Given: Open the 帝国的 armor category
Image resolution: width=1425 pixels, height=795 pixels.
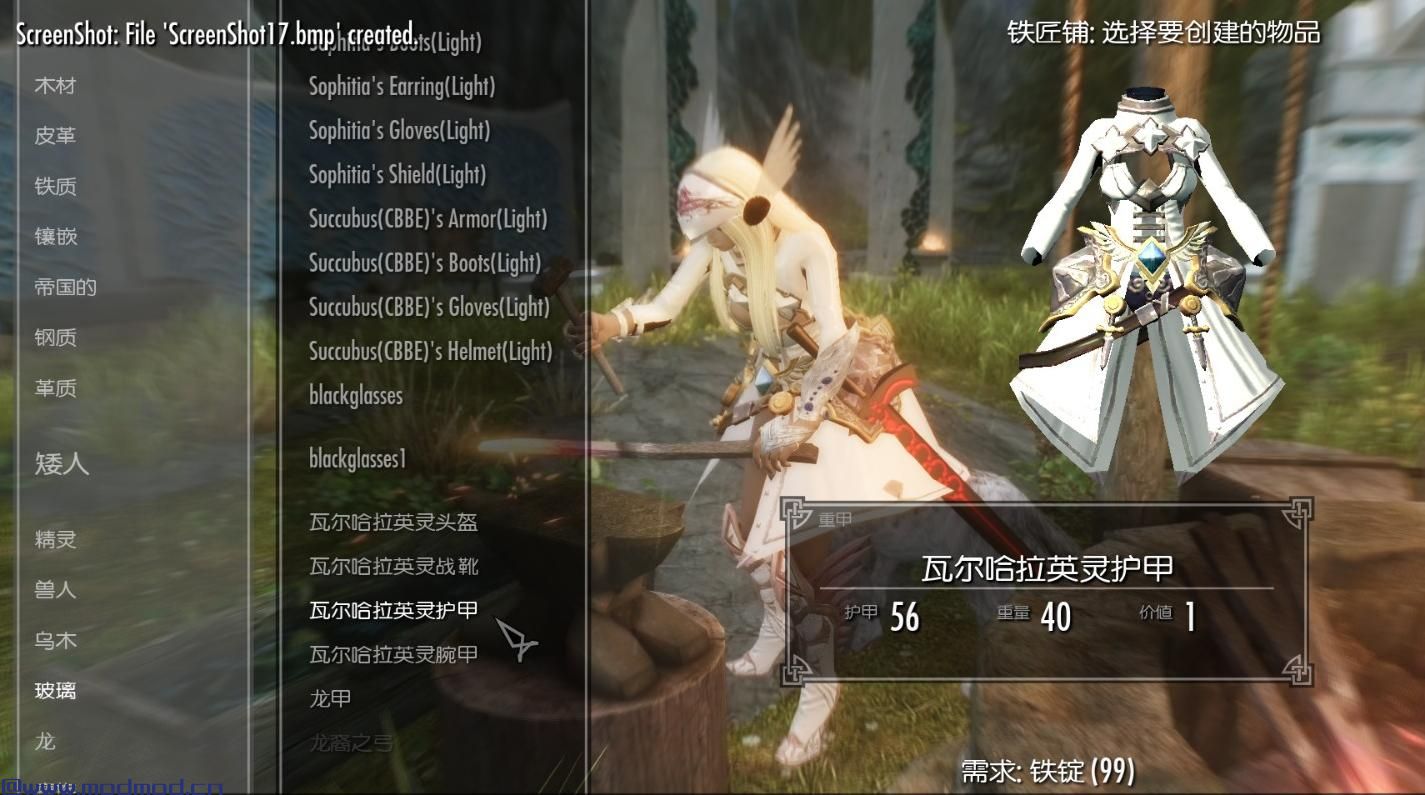Looking at the screenshot, I should pyautogui.click(x=62, y=287).
